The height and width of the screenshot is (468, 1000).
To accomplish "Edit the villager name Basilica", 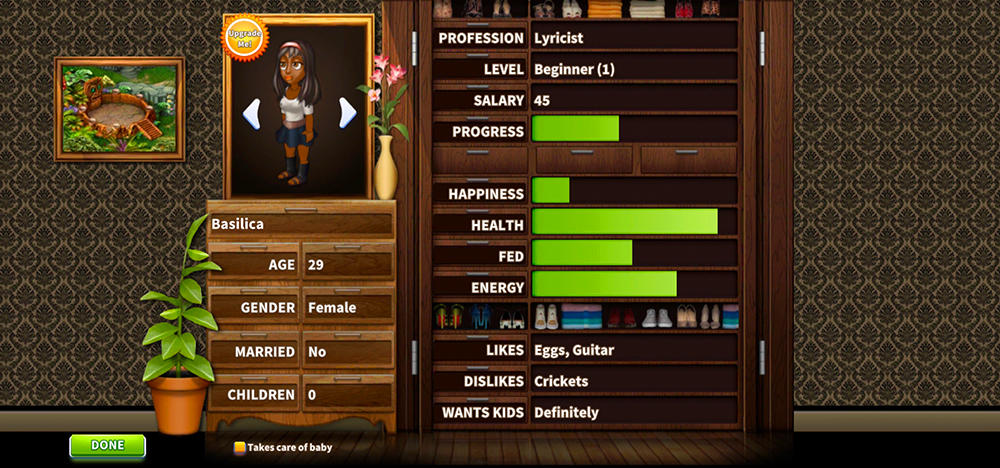I will [300, 225].
